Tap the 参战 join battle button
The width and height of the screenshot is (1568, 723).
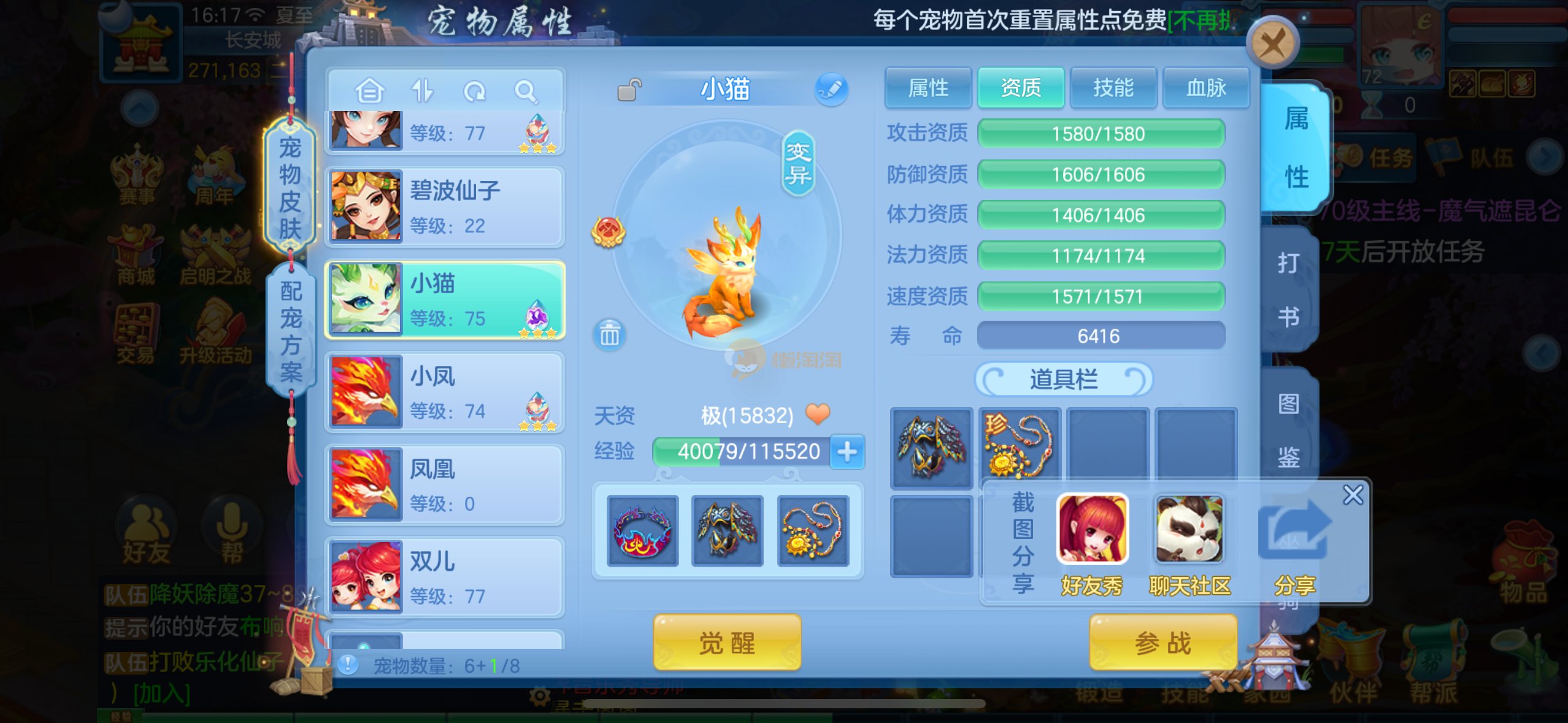click(1163, 643)
